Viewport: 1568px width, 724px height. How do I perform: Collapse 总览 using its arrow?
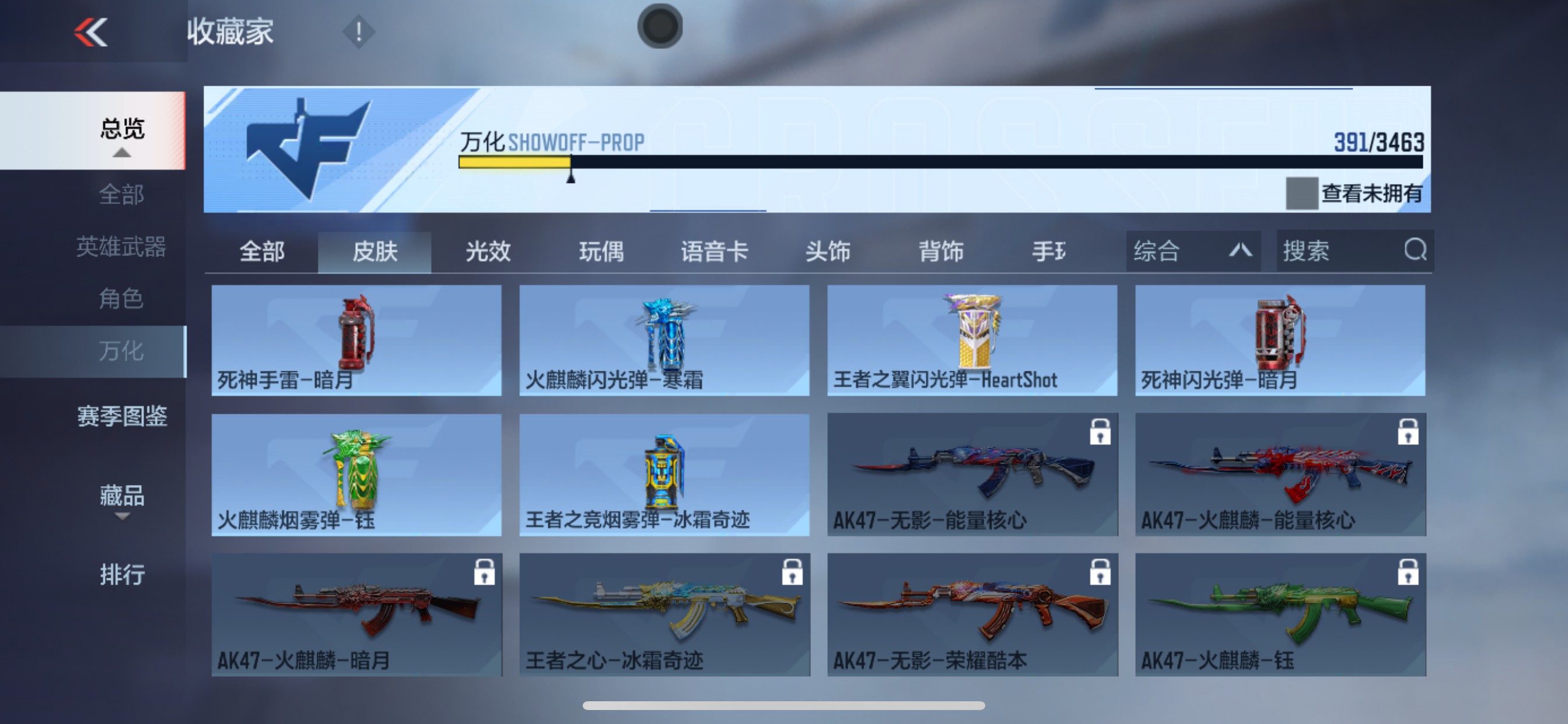click(122, 154)
